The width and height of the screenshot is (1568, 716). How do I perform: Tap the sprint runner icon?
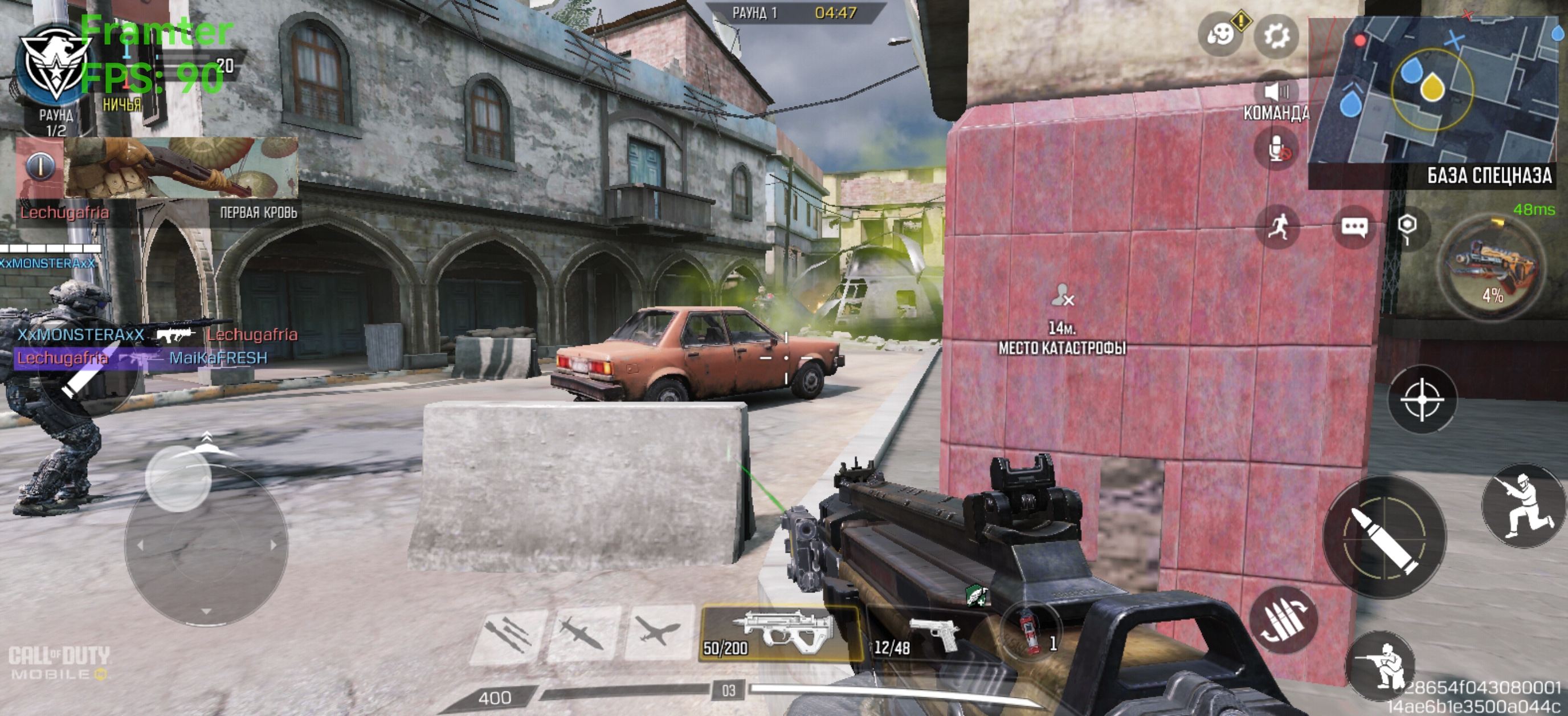click(1277, 227)
